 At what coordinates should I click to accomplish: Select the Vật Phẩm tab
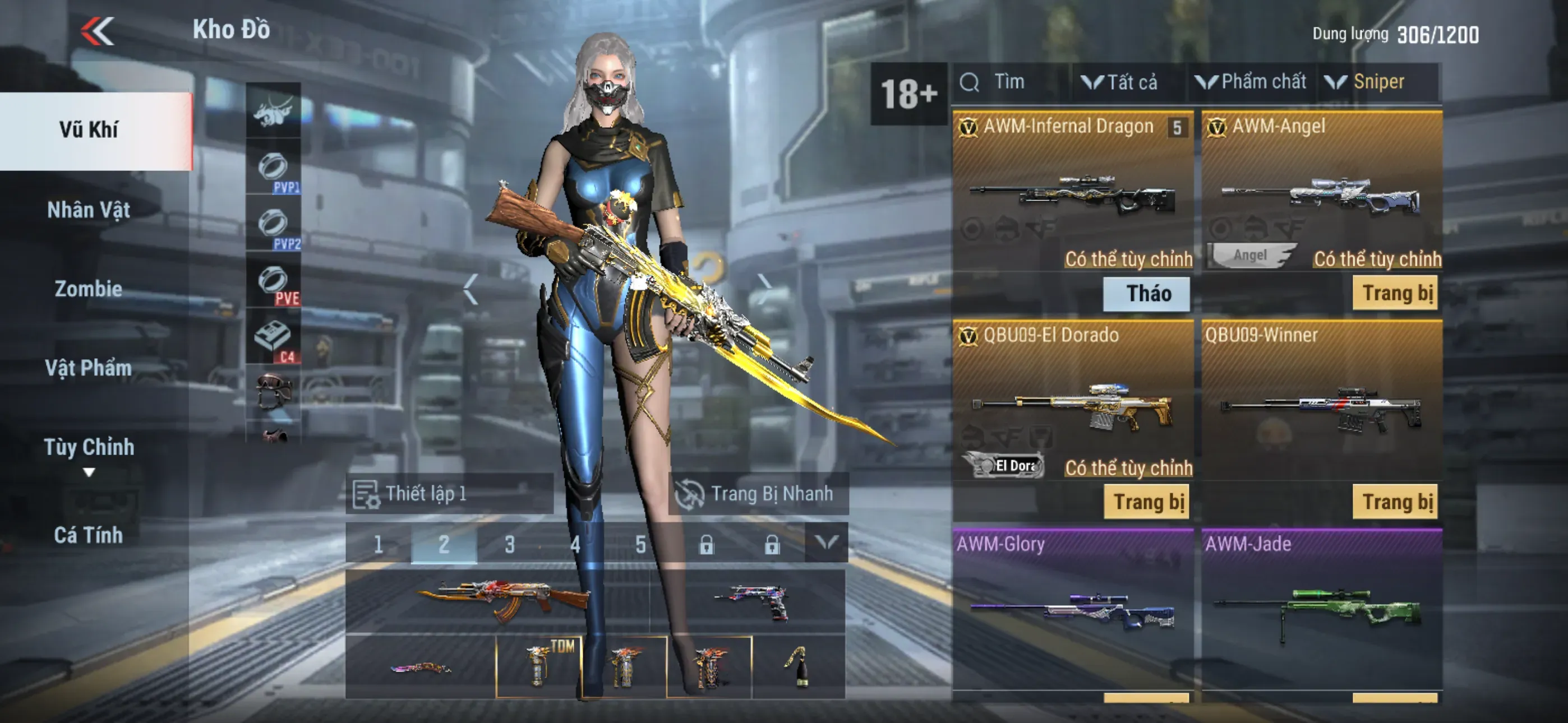[x=89, y=368]
